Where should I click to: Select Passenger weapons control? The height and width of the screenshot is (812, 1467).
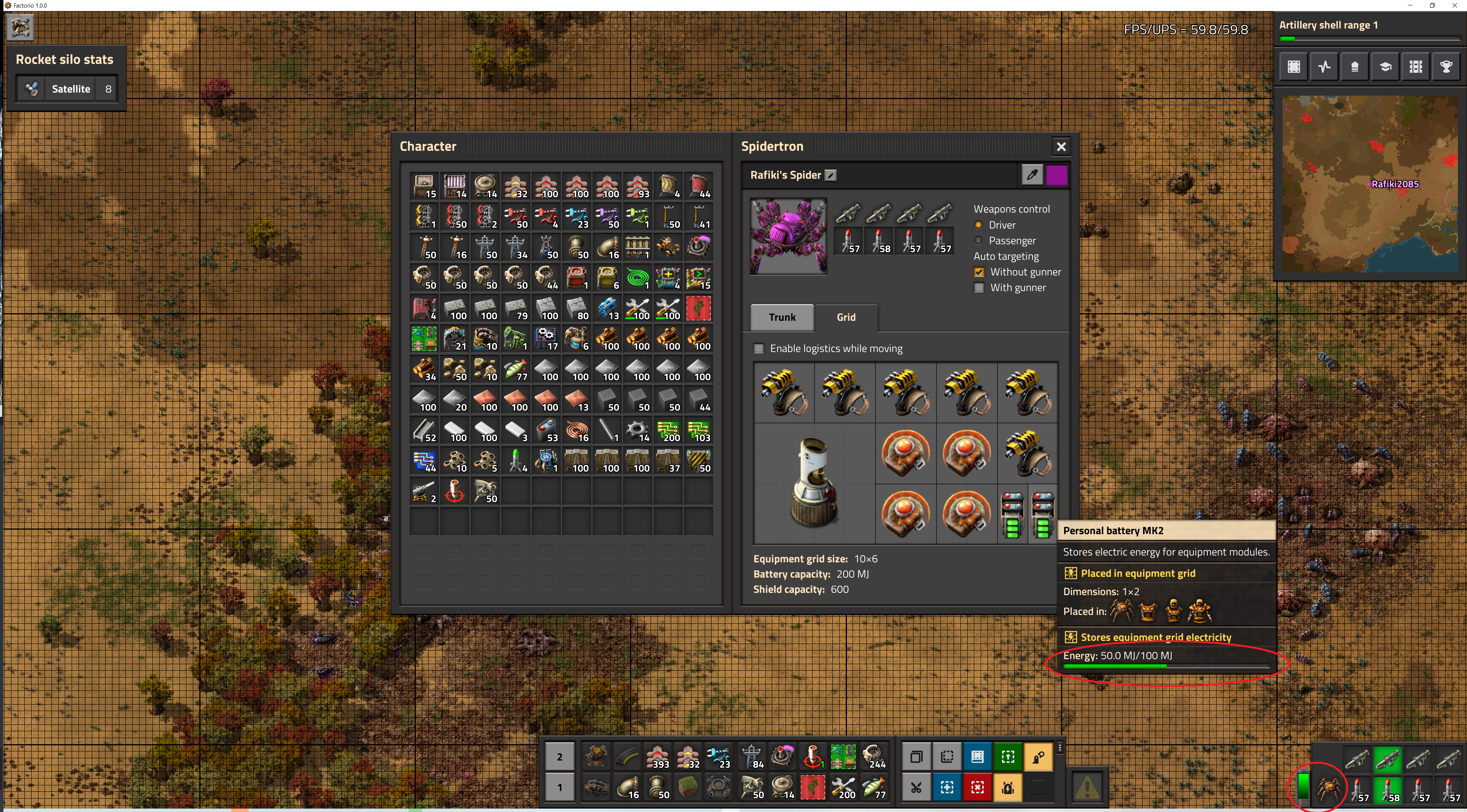click(978, 240)
